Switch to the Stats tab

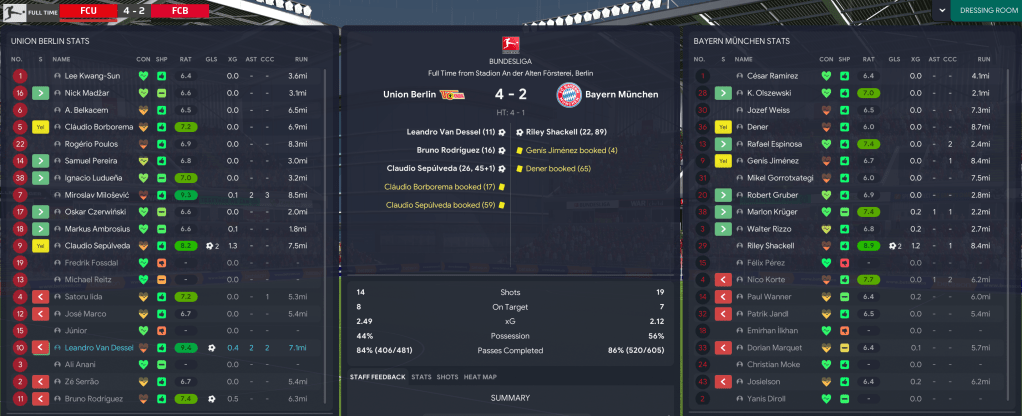point(421,377)
